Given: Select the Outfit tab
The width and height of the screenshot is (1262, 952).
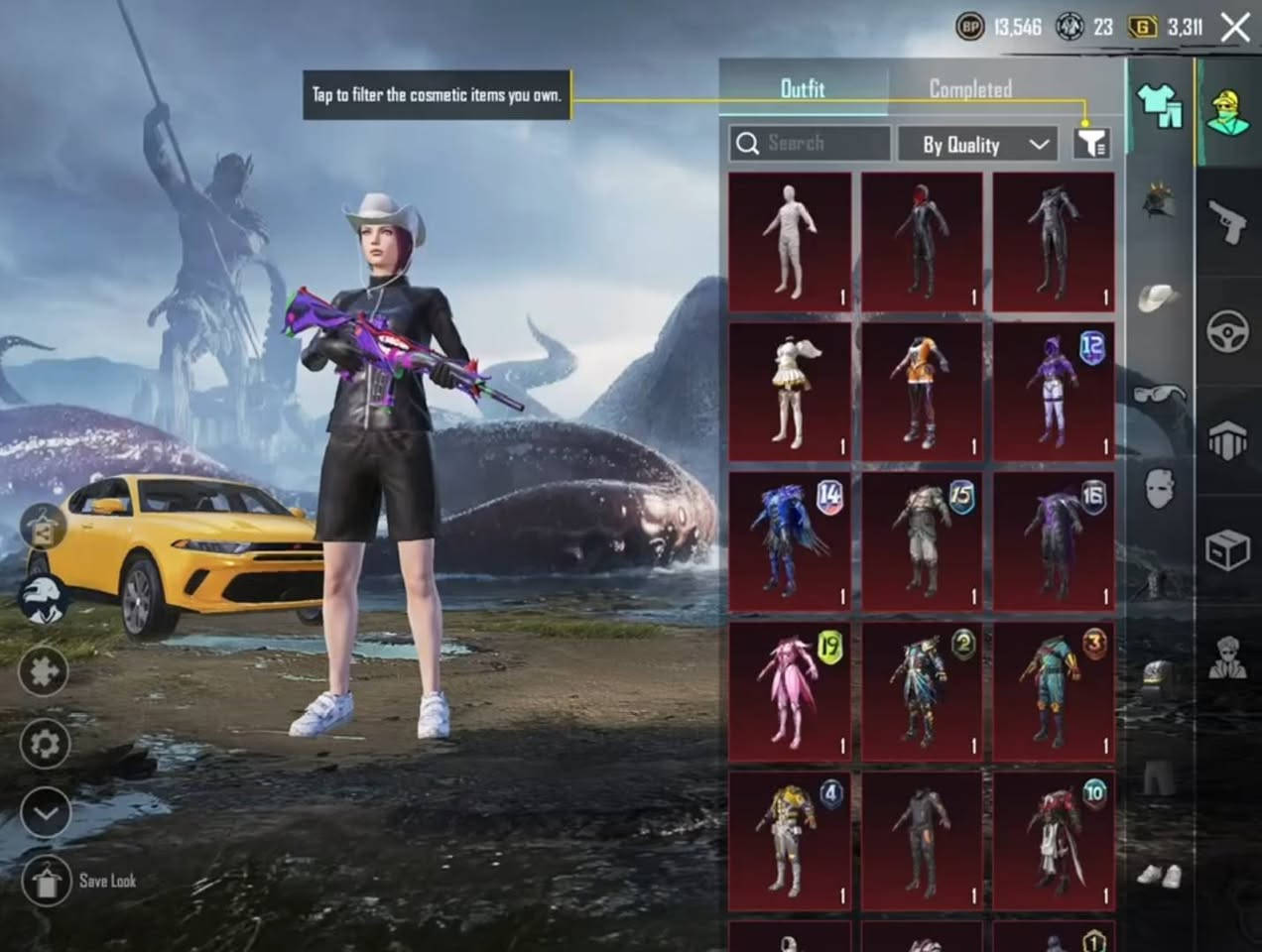Looking at the screenshot, I should (802, 89).
